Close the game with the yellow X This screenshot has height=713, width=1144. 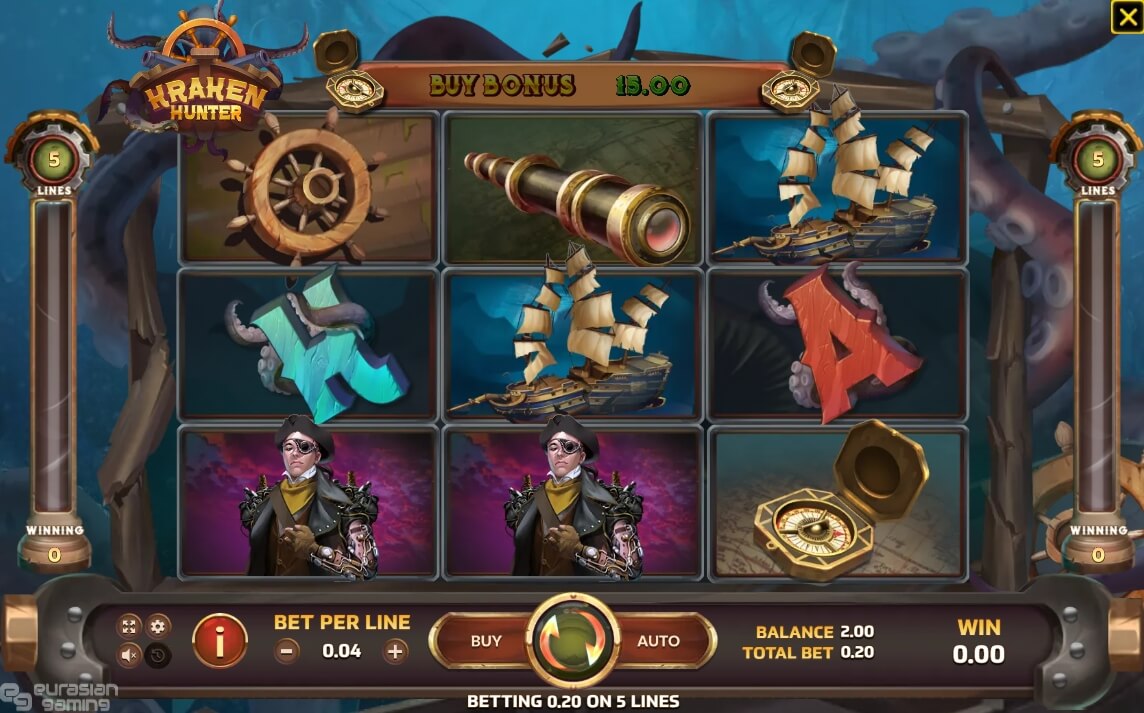[1125, 17]
